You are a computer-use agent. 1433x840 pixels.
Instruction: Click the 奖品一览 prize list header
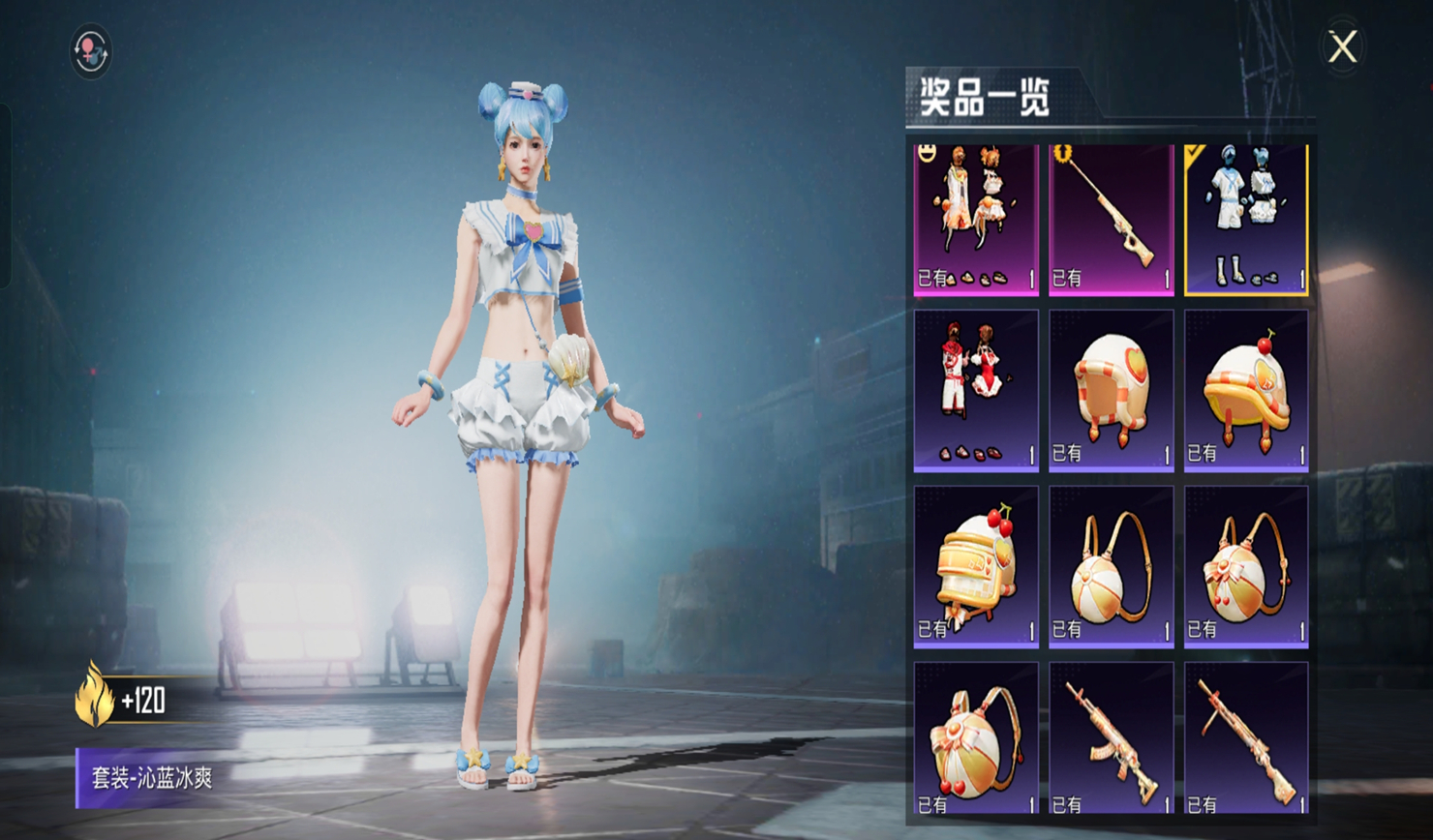pyautogui.click(x=983, y=97)
